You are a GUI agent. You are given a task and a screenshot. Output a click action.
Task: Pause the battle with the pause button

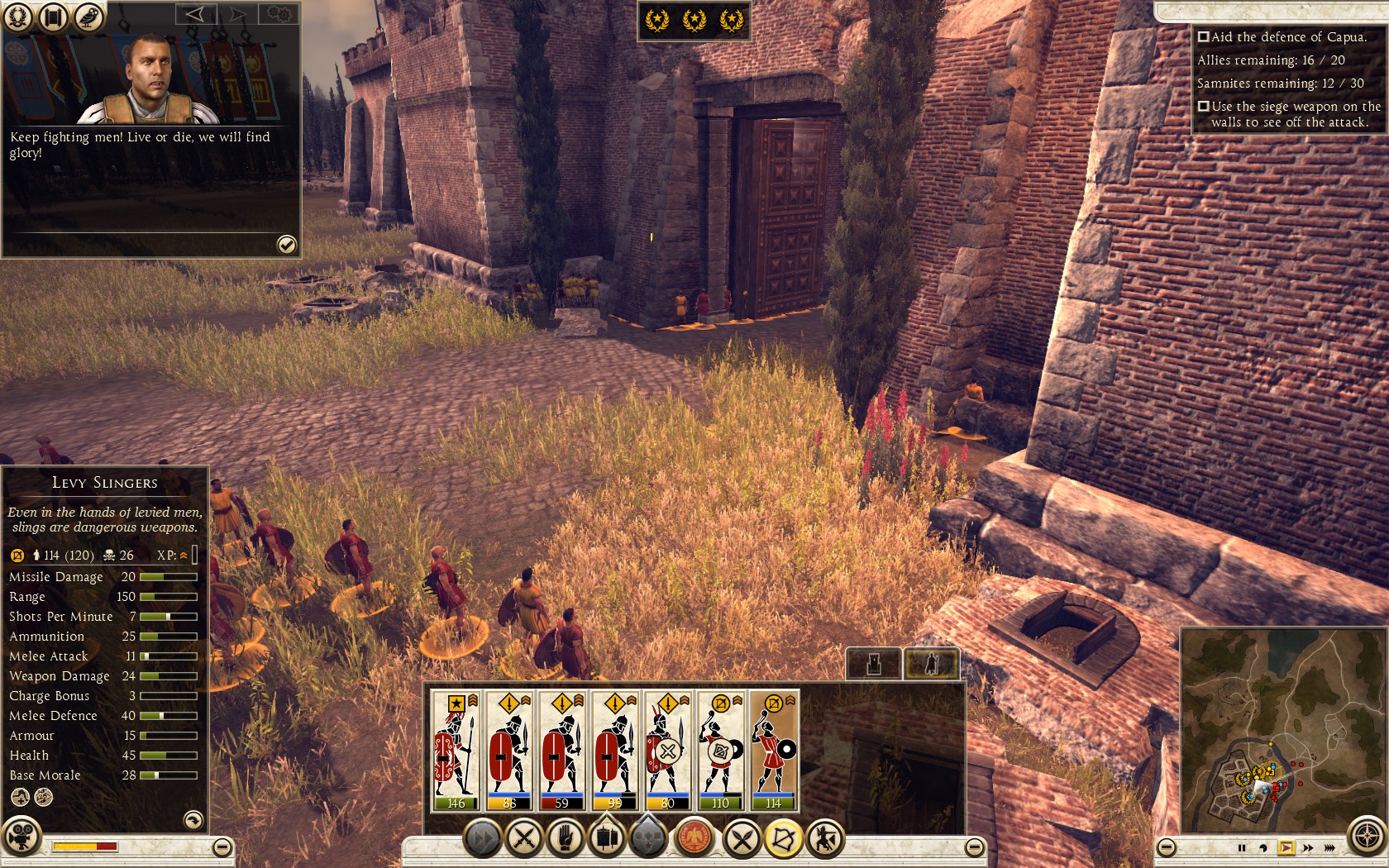[x=1241, y=848]
